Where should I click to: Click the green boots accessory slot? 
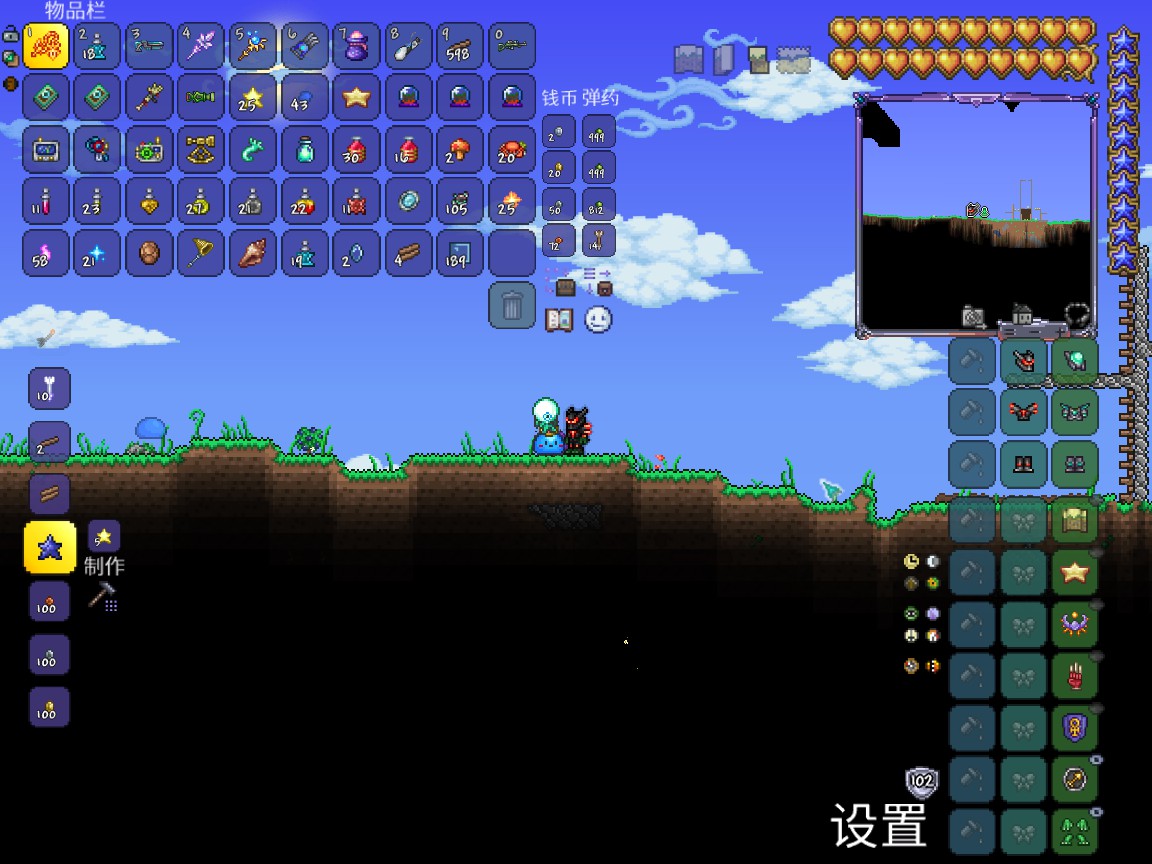coord(1075,831)
